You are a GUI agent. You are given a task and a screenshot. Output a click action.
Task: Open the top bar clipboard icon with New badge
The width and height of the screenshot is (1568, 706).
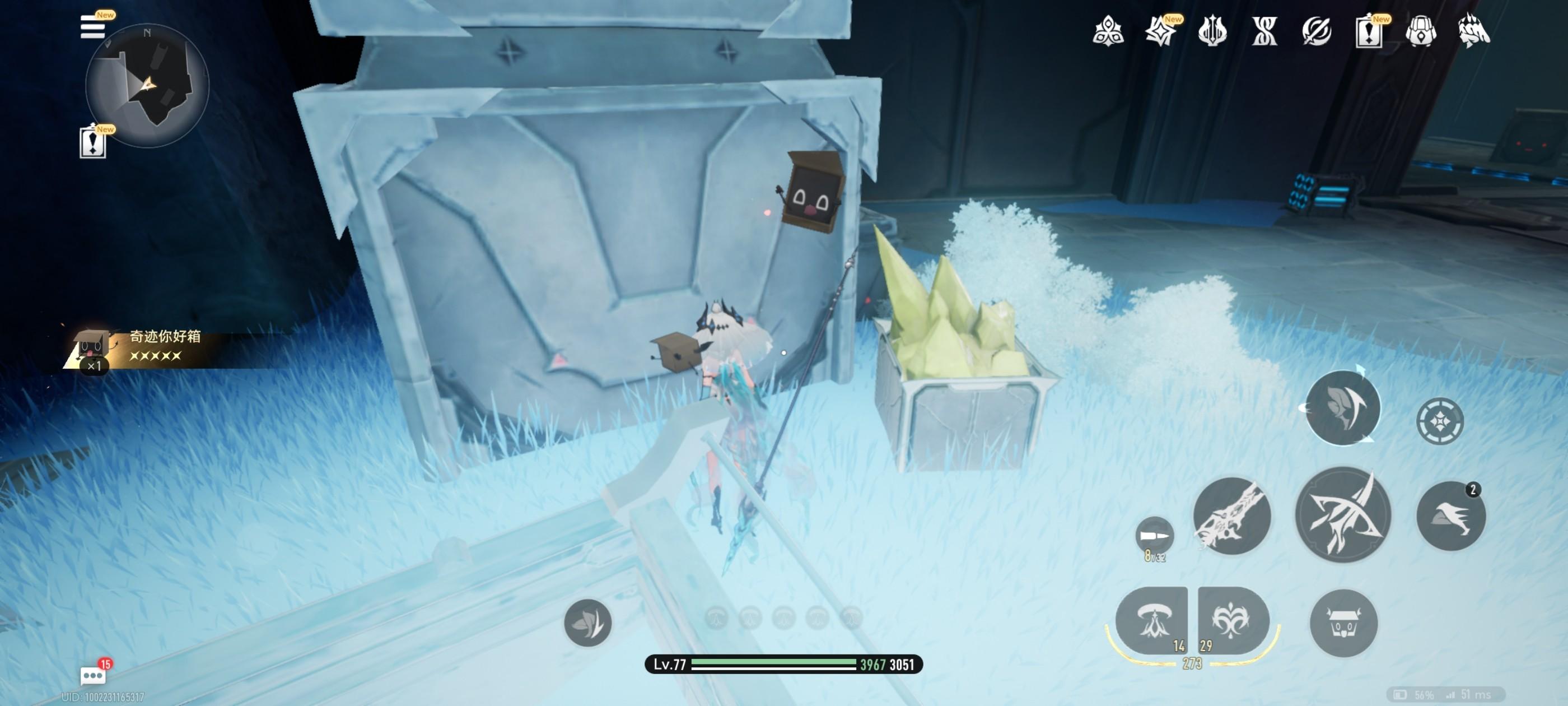coord(1368,32)
